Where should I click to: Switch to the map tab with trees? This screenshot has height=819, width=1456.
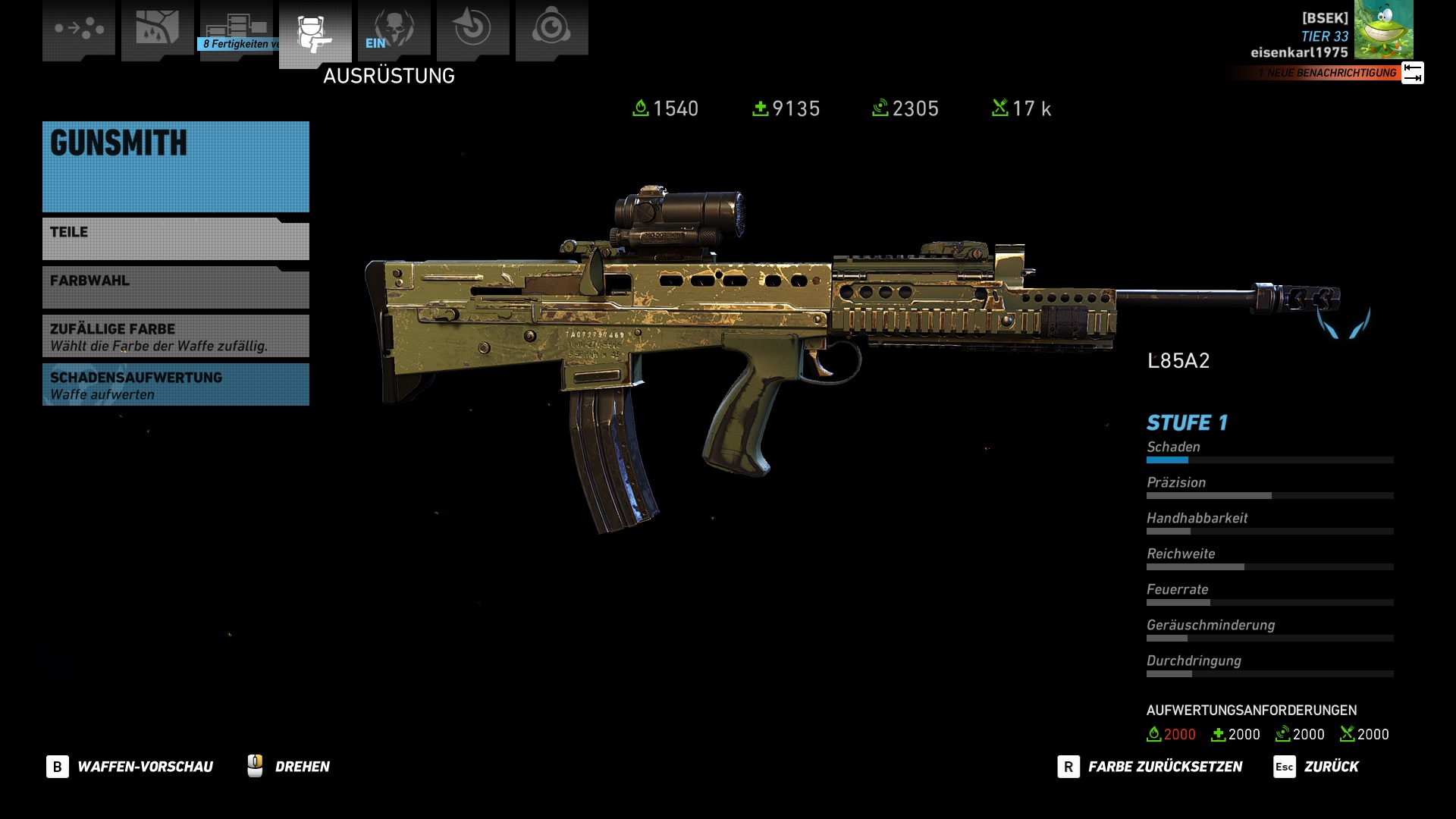click(157, 29)
